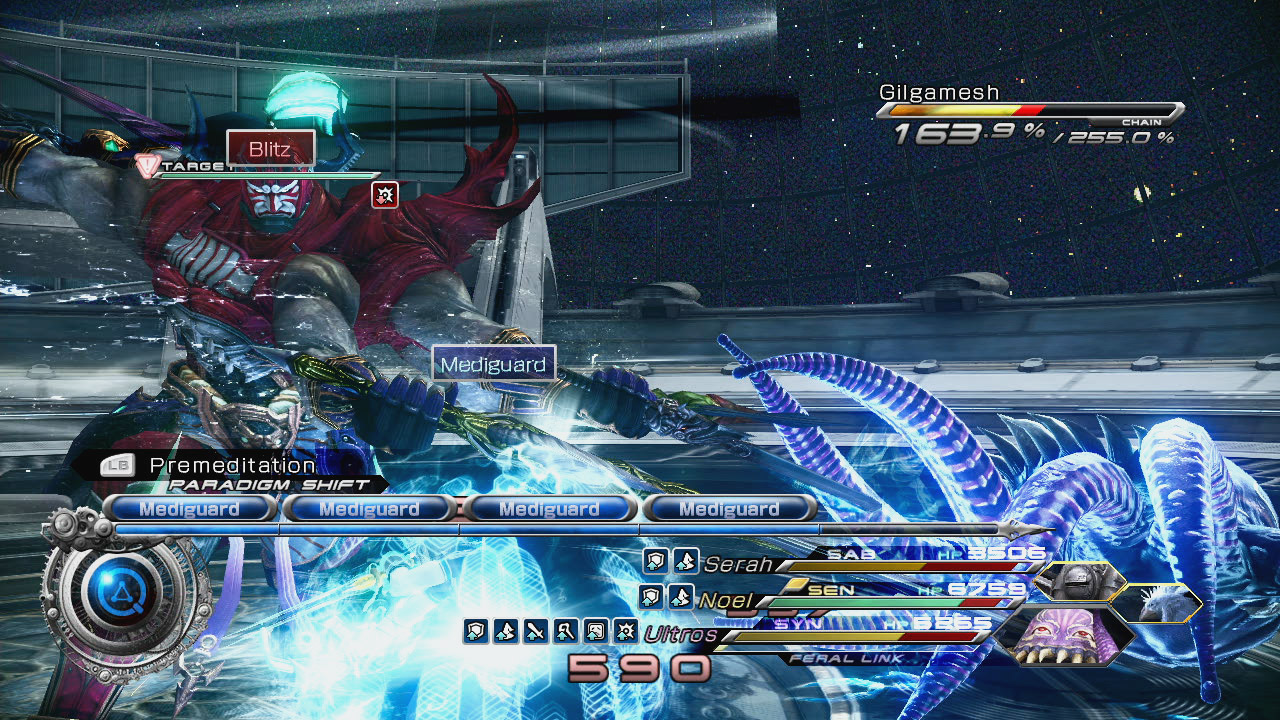Select Ultros in the party list
This screenshot has height=720, width=1280.
coord(680,634)
